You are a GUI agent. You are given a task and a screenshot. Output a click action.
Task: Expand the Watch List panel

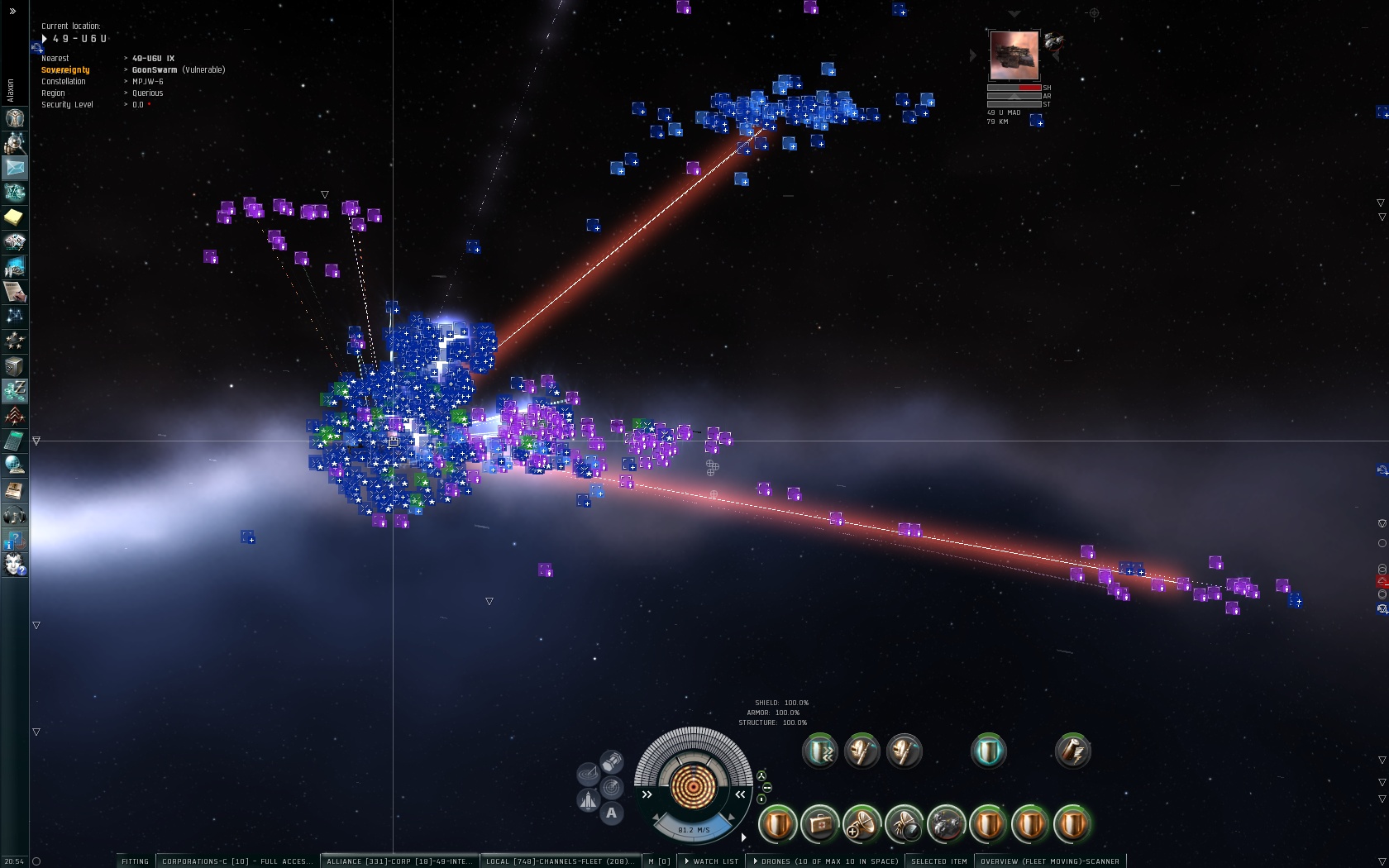point(712,861)
